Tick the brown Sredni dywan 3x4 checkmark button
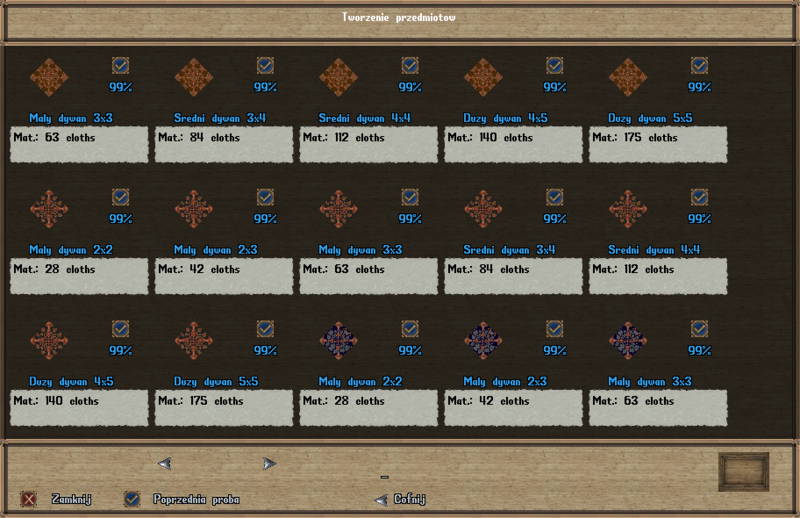This screenshot has height=518, width=800. (265, 66)
